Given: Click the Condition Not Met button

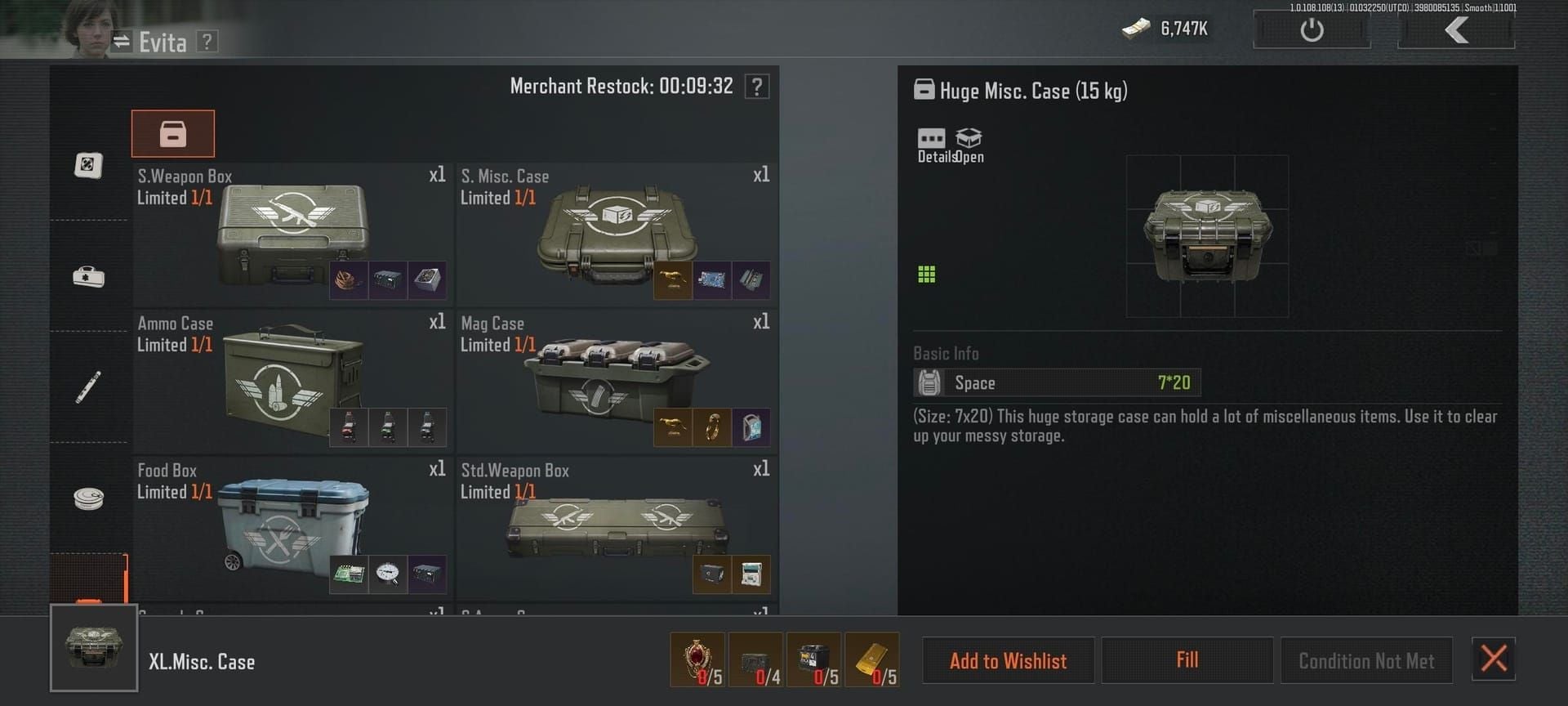Looking at the screenshot, I should coord(1365,660).
